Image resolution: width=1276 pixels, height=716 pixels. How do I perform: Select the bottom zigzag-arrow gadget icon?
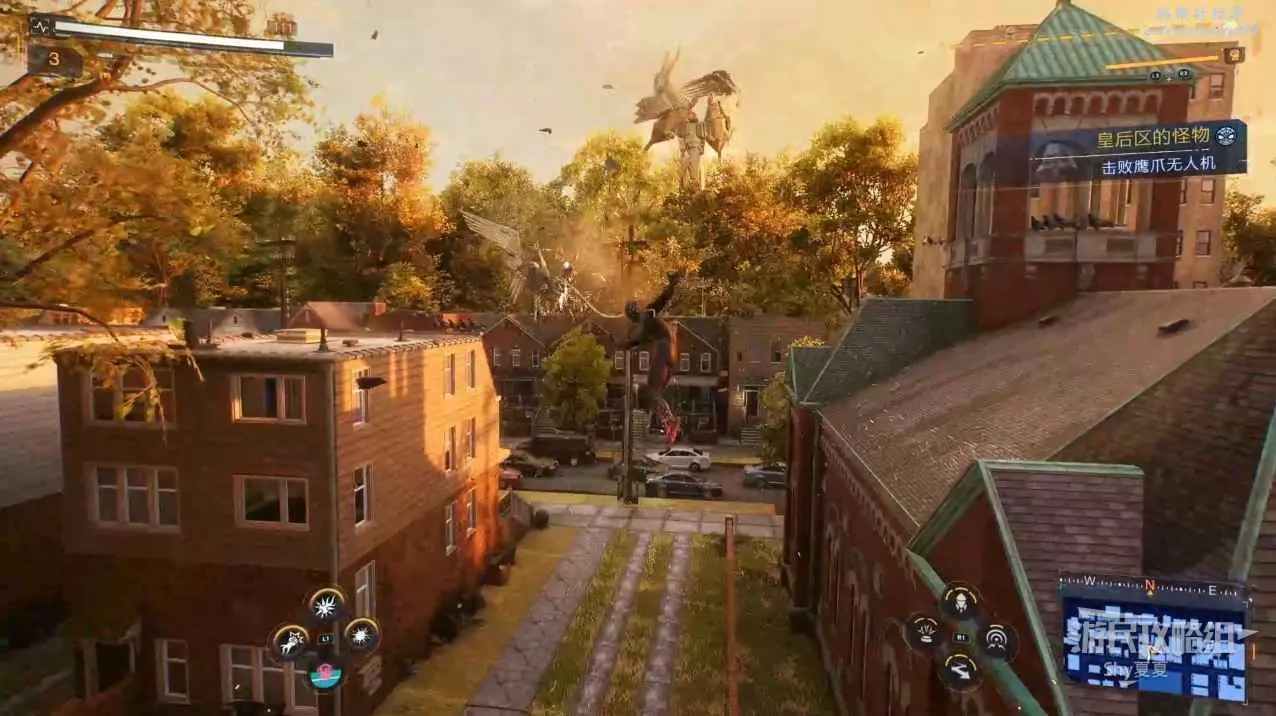click(x=959, y=670)
